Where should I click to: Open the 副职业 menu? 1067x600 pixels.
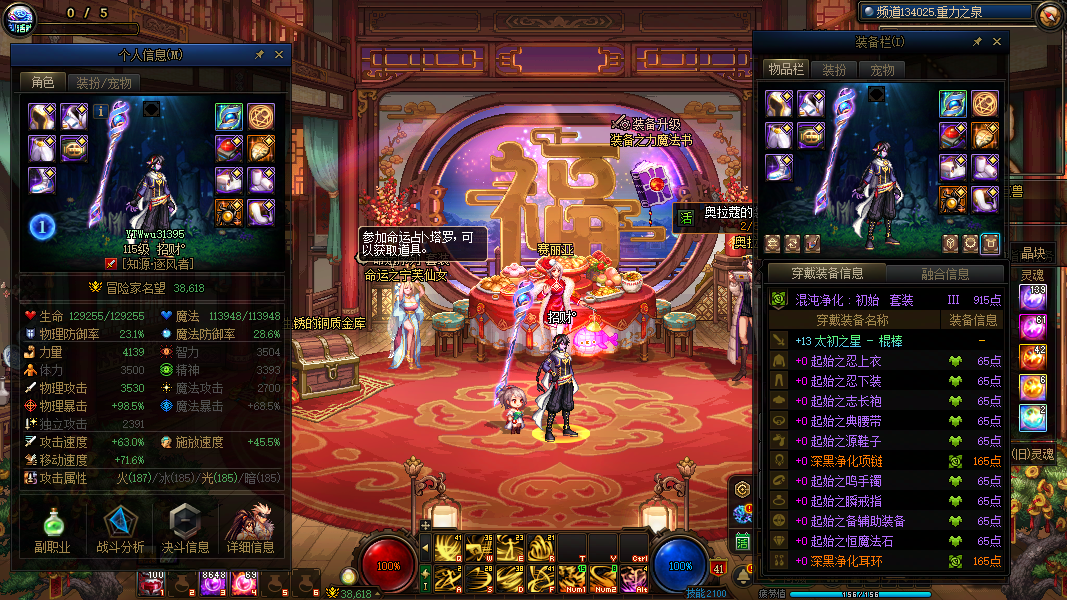coord(50,530)
